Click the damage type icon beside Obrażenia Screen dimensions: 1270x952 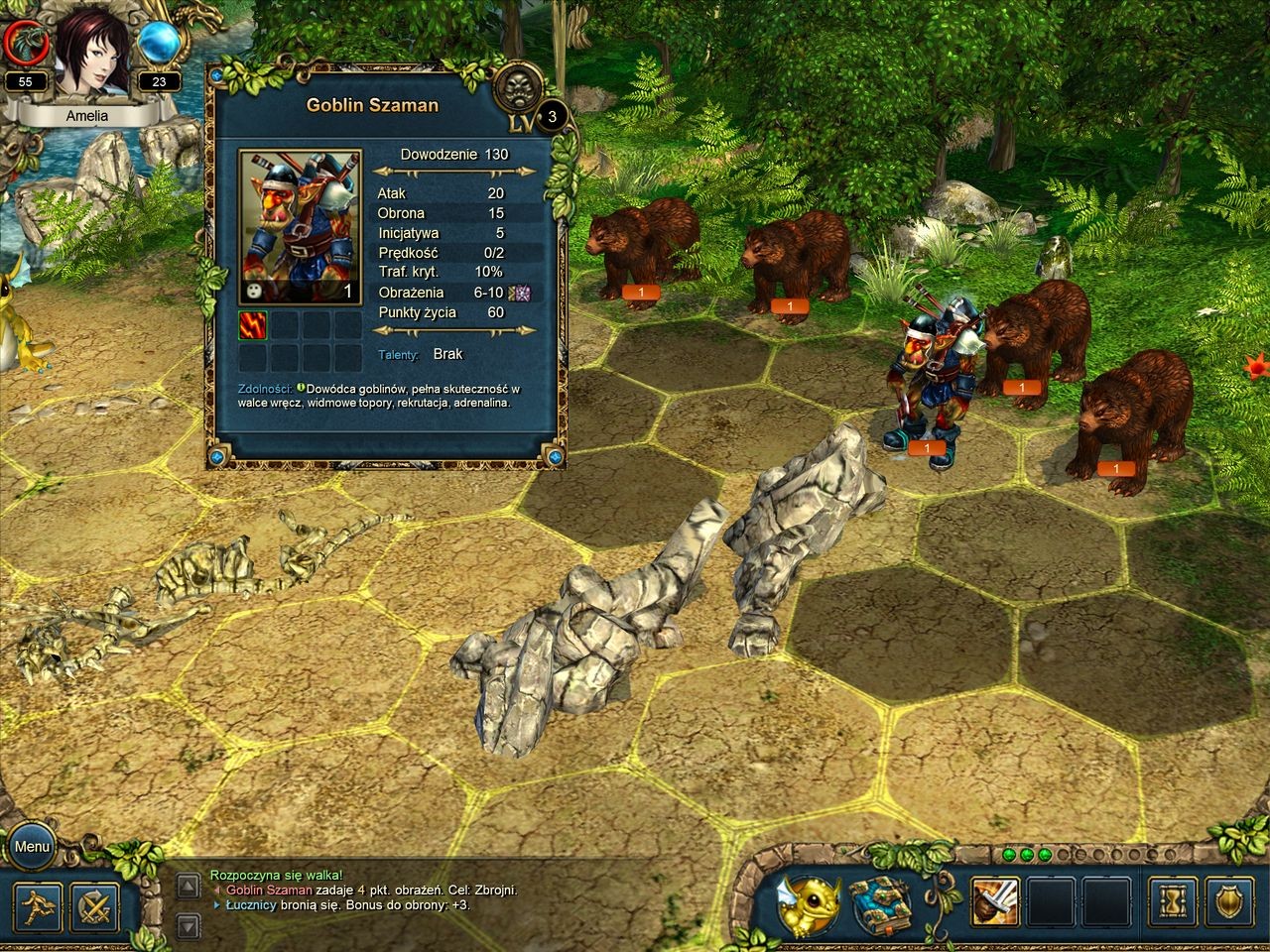[x=519, y=293]
